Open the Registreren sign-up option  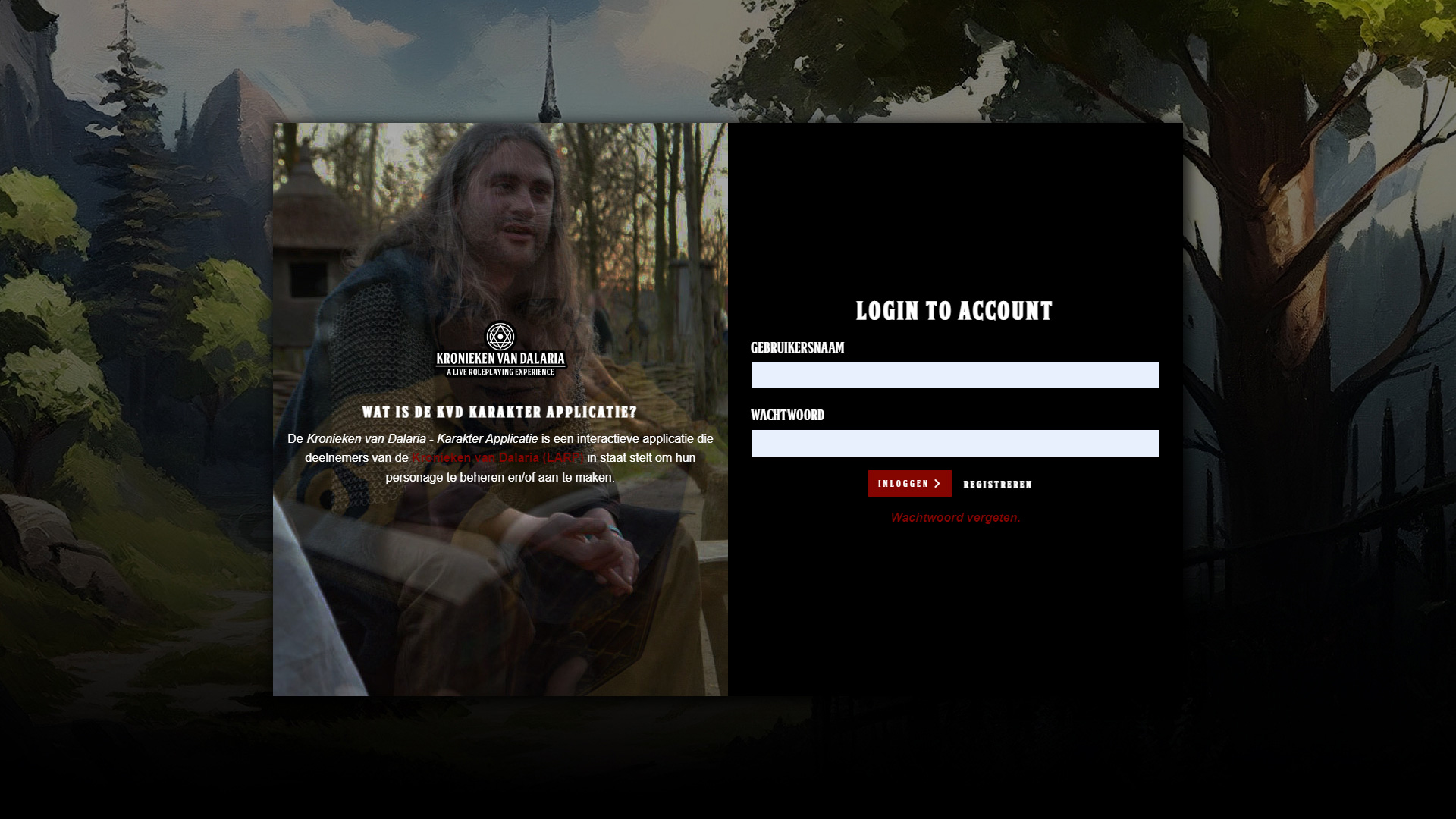tap(997, 485)
